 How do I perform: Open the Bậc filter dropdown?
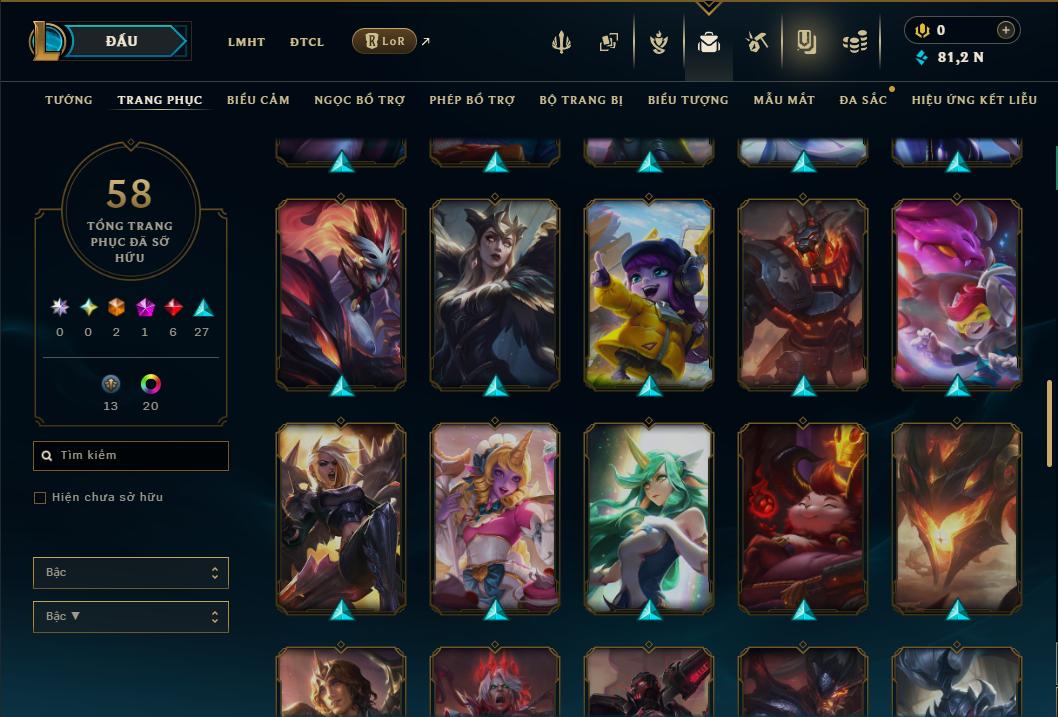tap(131, 573)
